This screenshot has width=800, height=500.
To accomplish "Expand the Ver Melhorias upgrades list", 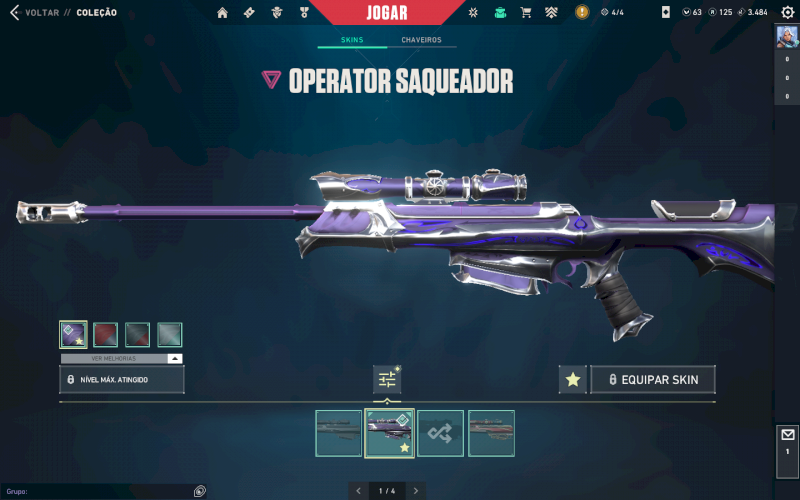I will pyautogui.click(x=122, y=358).
